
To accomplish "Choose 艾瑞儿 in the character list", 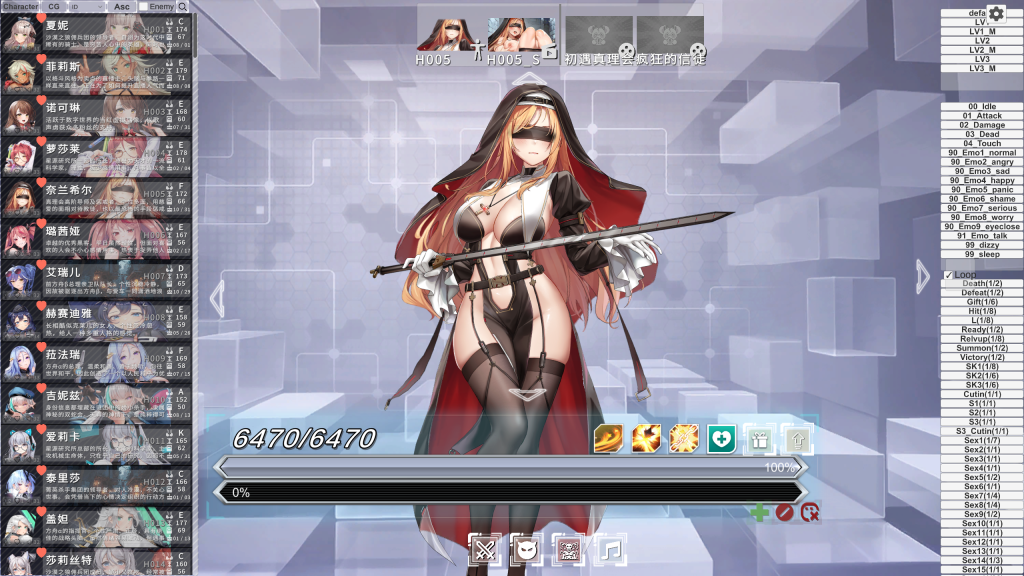I will [x=97, y=280].
